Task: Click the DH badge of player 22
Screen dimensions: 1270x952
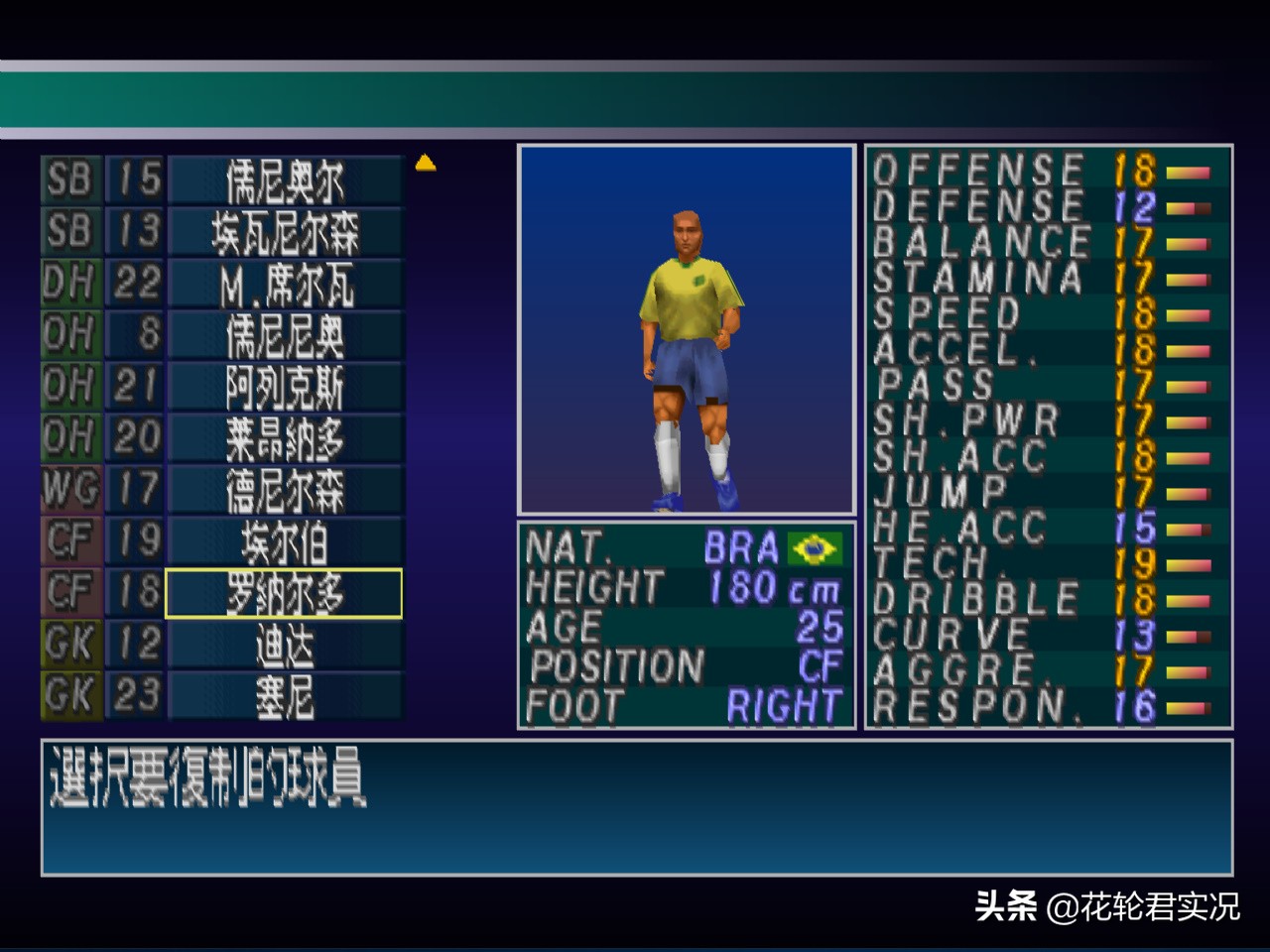Action: [69, 284]
